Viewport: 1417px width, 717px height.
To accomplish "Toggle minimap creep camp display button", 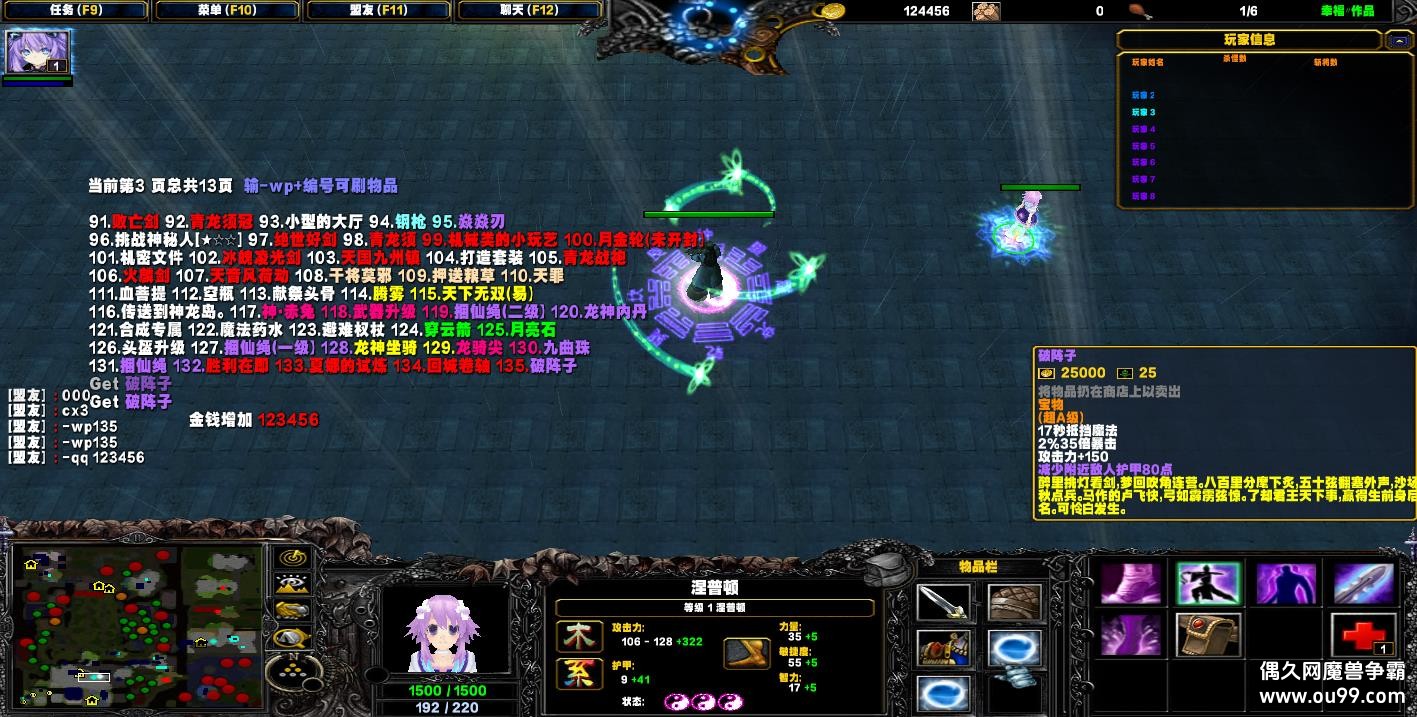I will tap(292, 637).
